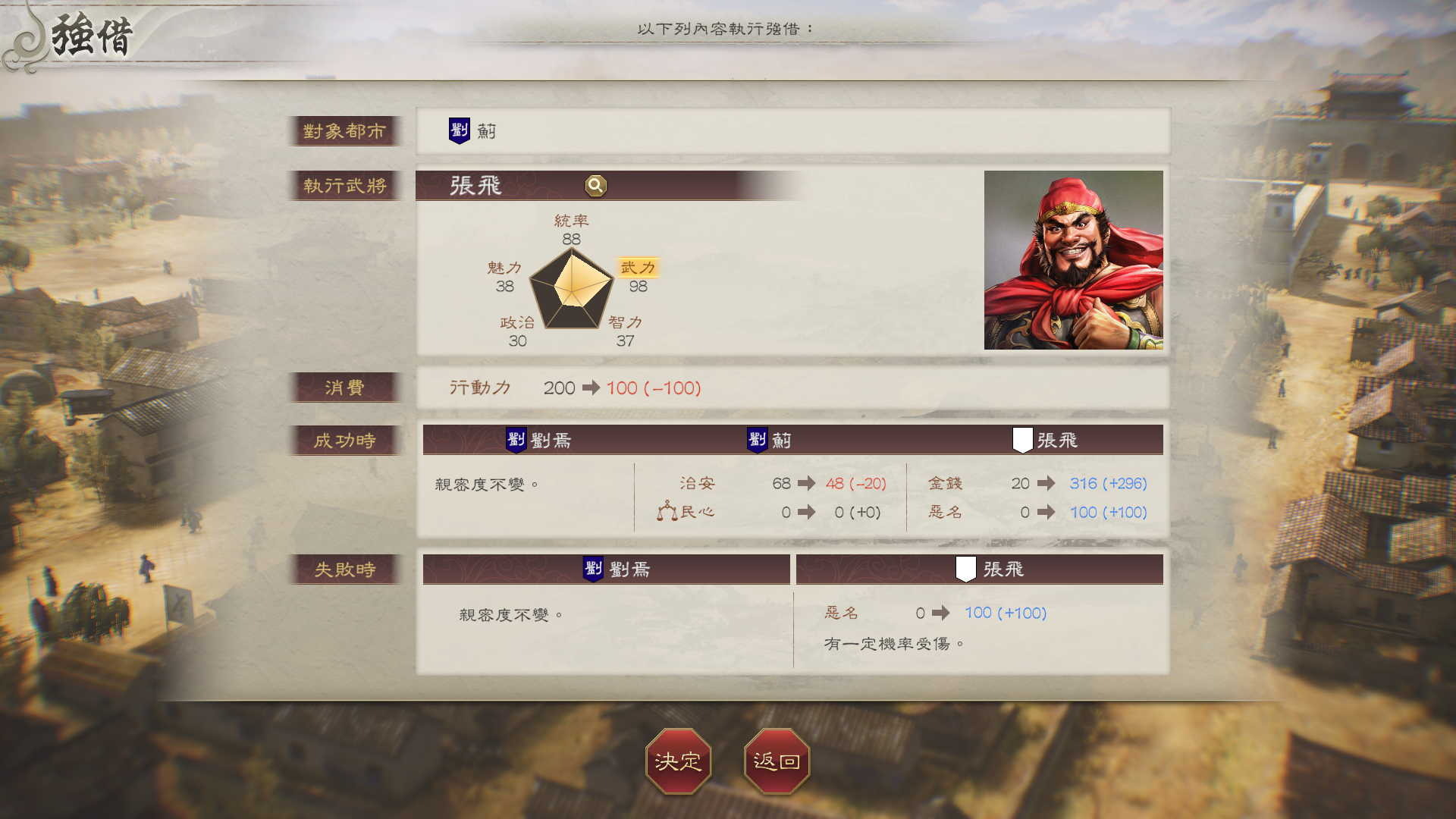Click the magnifying glass next to 張飛
Image resolution: width=1456 pixels, height=819 pixels.
click(595, 187)
